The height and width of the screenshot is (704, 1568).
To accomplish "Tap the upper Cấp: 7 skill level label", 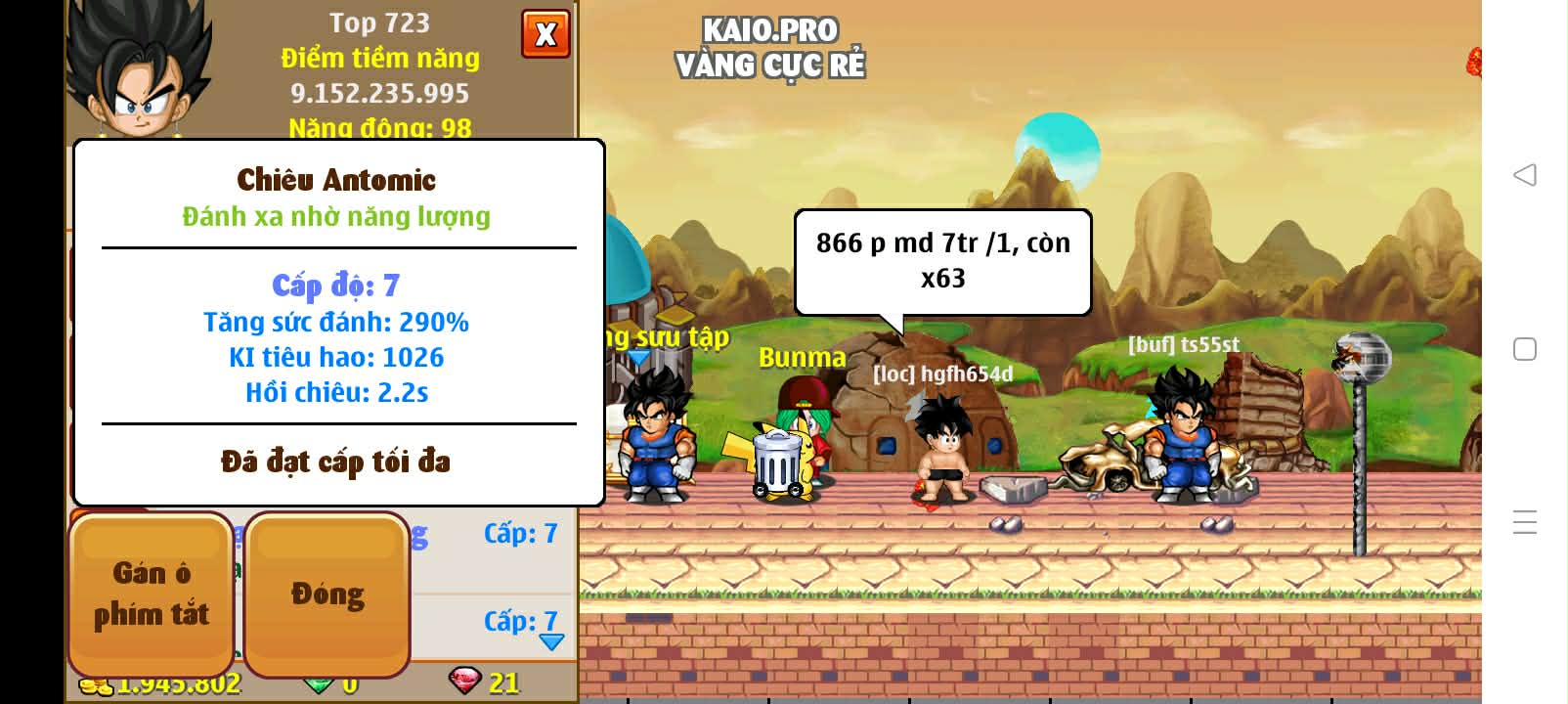I will coord(520,533).
